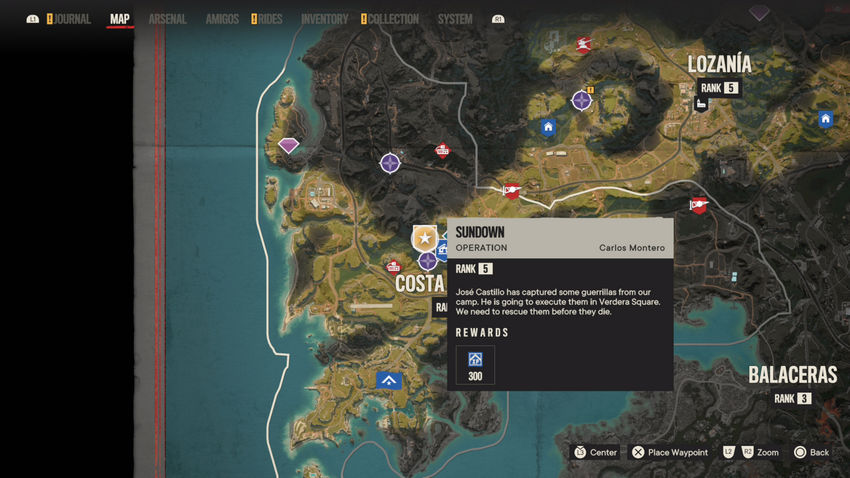Screen dimensions: 850x478
Task: Click the blue chevron camp marker
Action: (x=389, y=380)
